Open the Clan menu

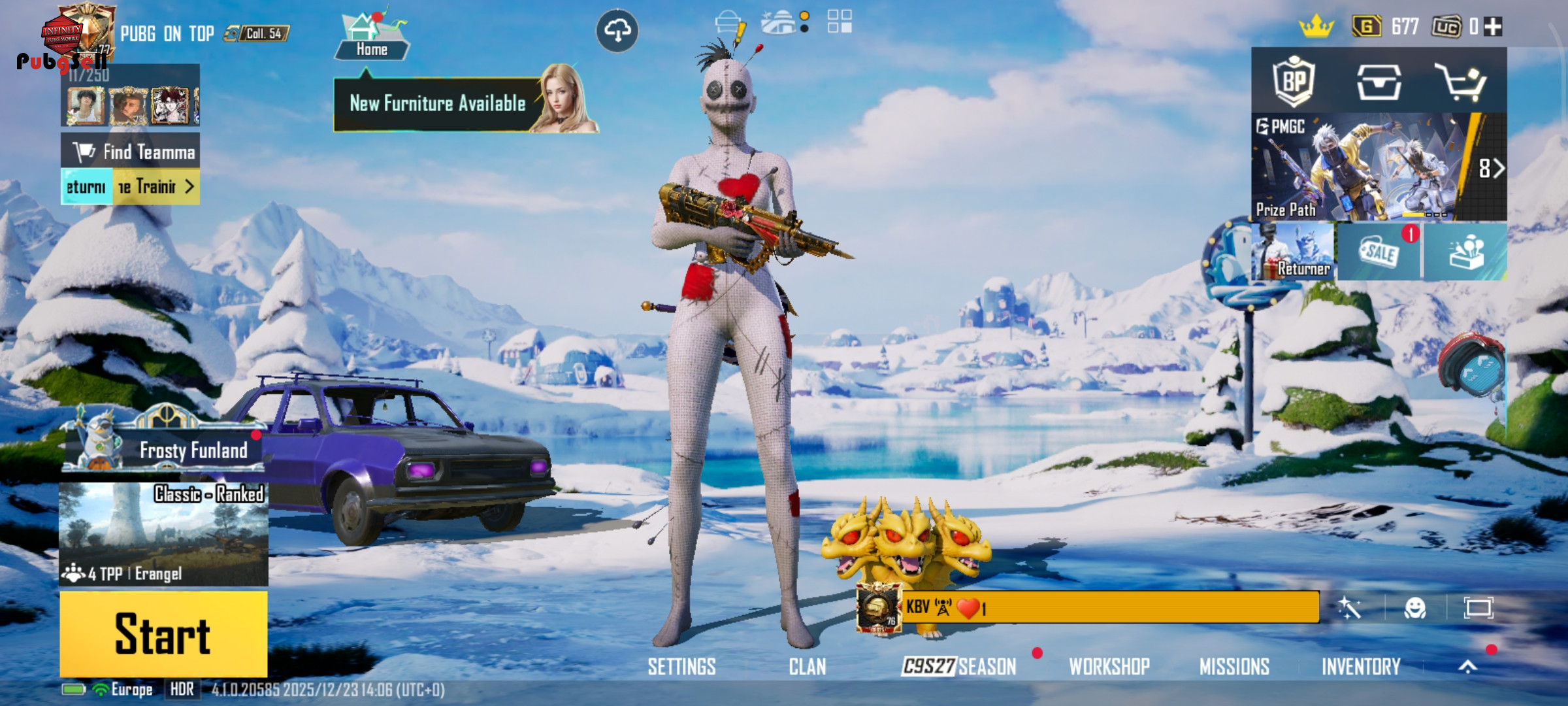pyautogui.click(x=808, y=667)
